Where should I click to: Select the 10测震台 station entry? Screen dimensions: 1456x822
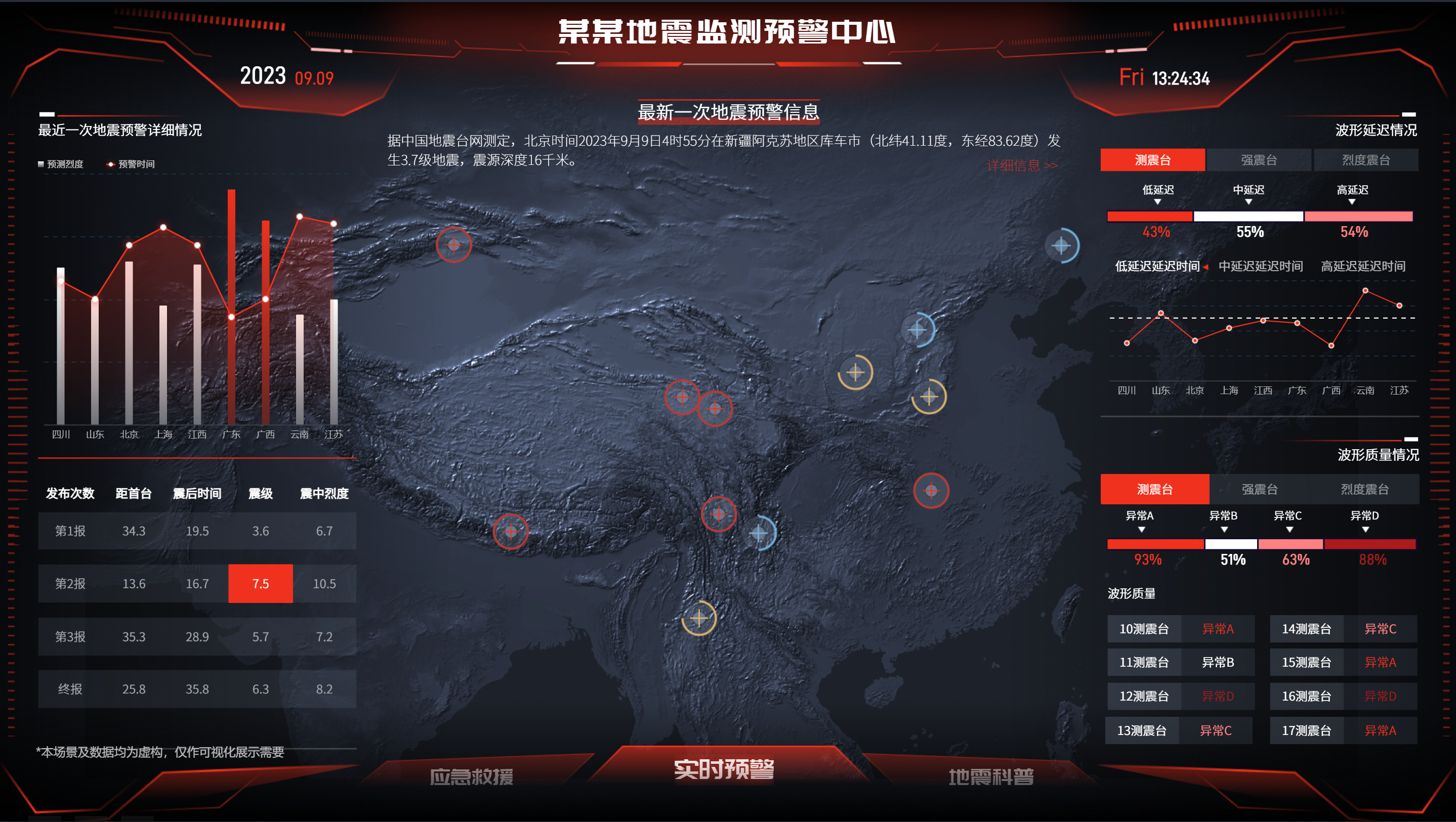point(1144,629)
